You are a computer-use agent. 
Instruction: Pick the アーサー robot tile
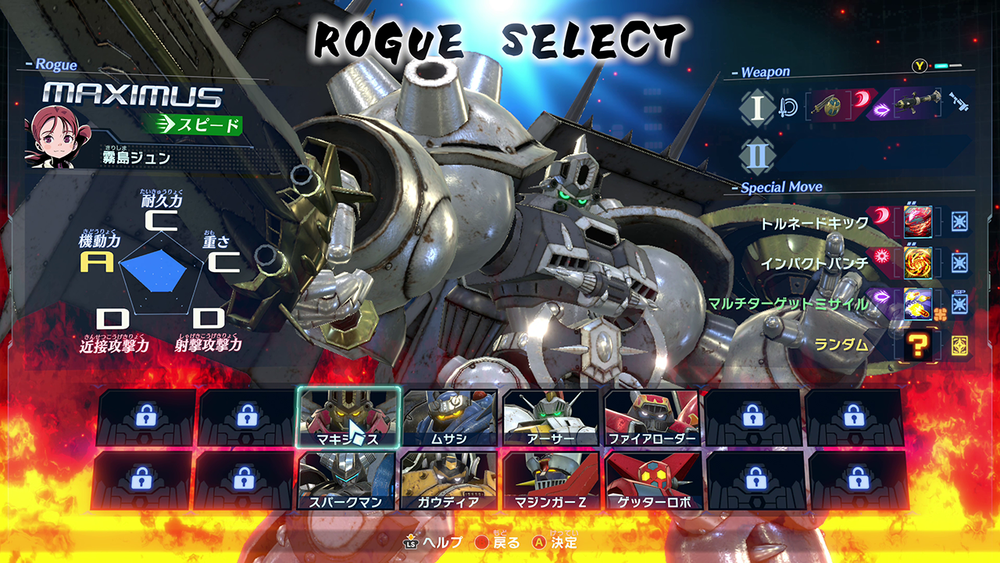click(550, 416)
